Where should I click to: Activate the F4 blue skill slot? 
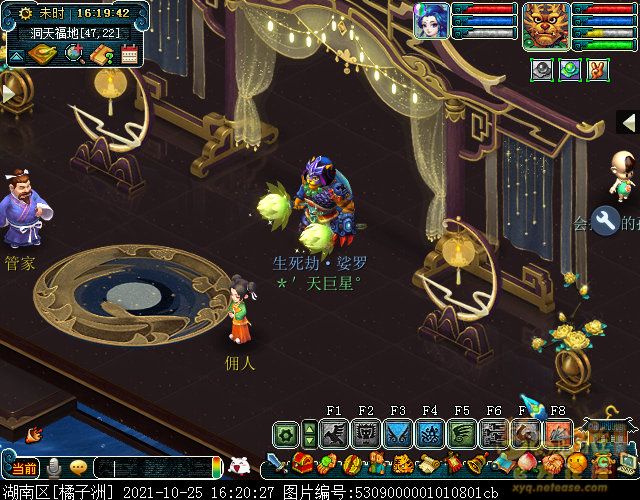(x=430, y=433)
